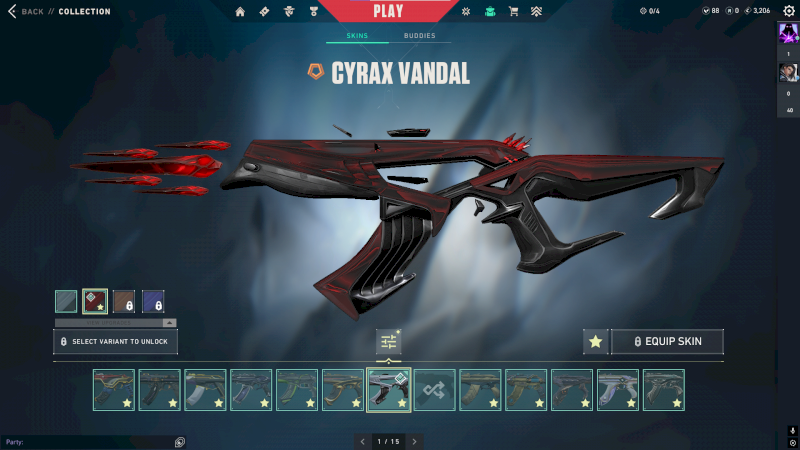The height and width of the screenshot is (450, 800).
Task: Go to the next skin page arrow
Action: 415,441
